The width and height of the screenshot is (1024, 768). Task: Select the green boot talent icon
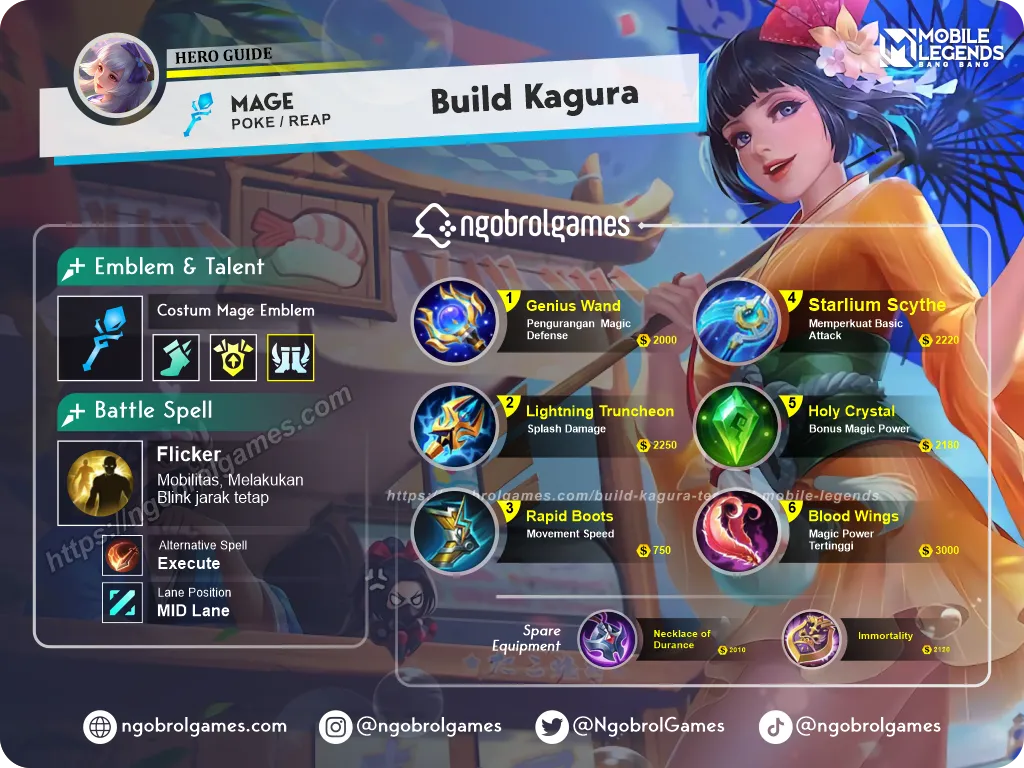(x=176, y=358)
